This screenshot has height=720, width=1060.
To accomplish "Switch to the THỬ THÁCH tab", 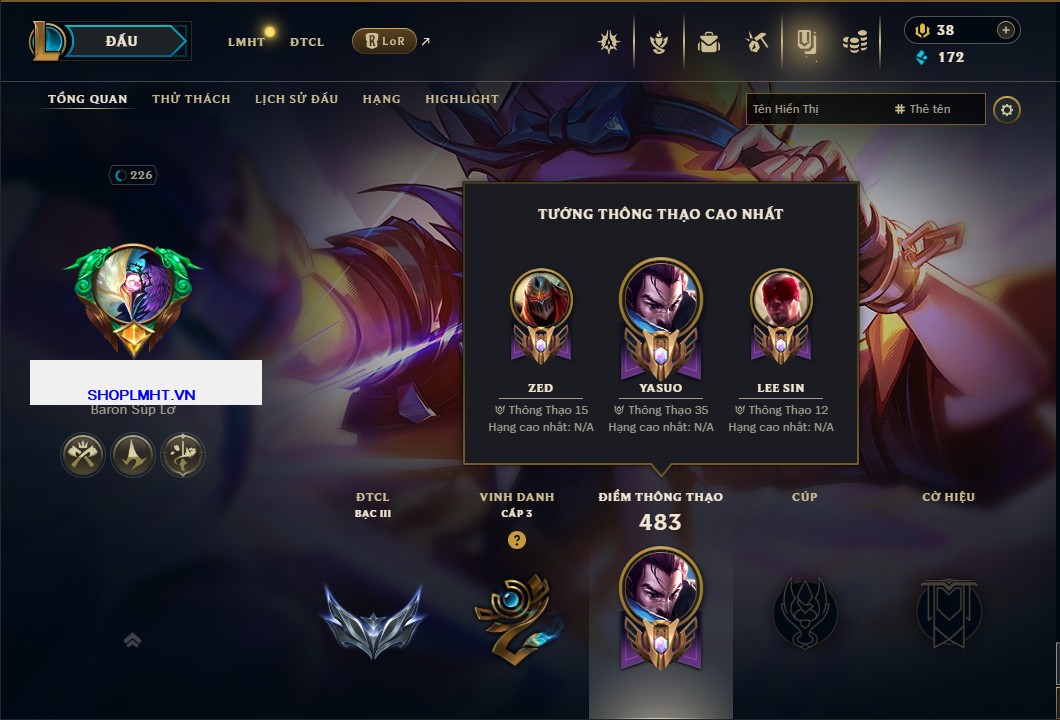I will [191, 99].
